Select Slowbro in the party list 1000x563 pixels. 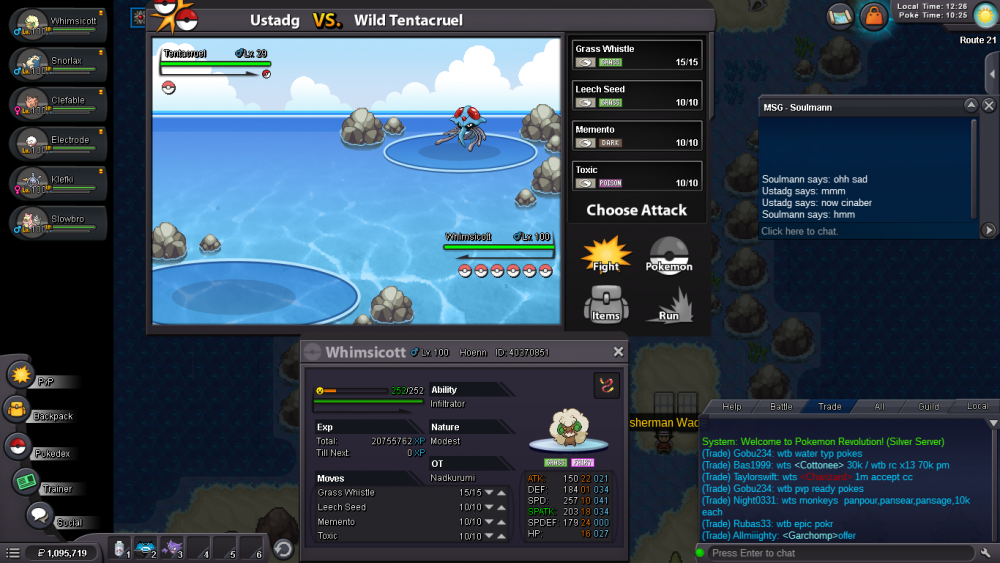(58, 221)
